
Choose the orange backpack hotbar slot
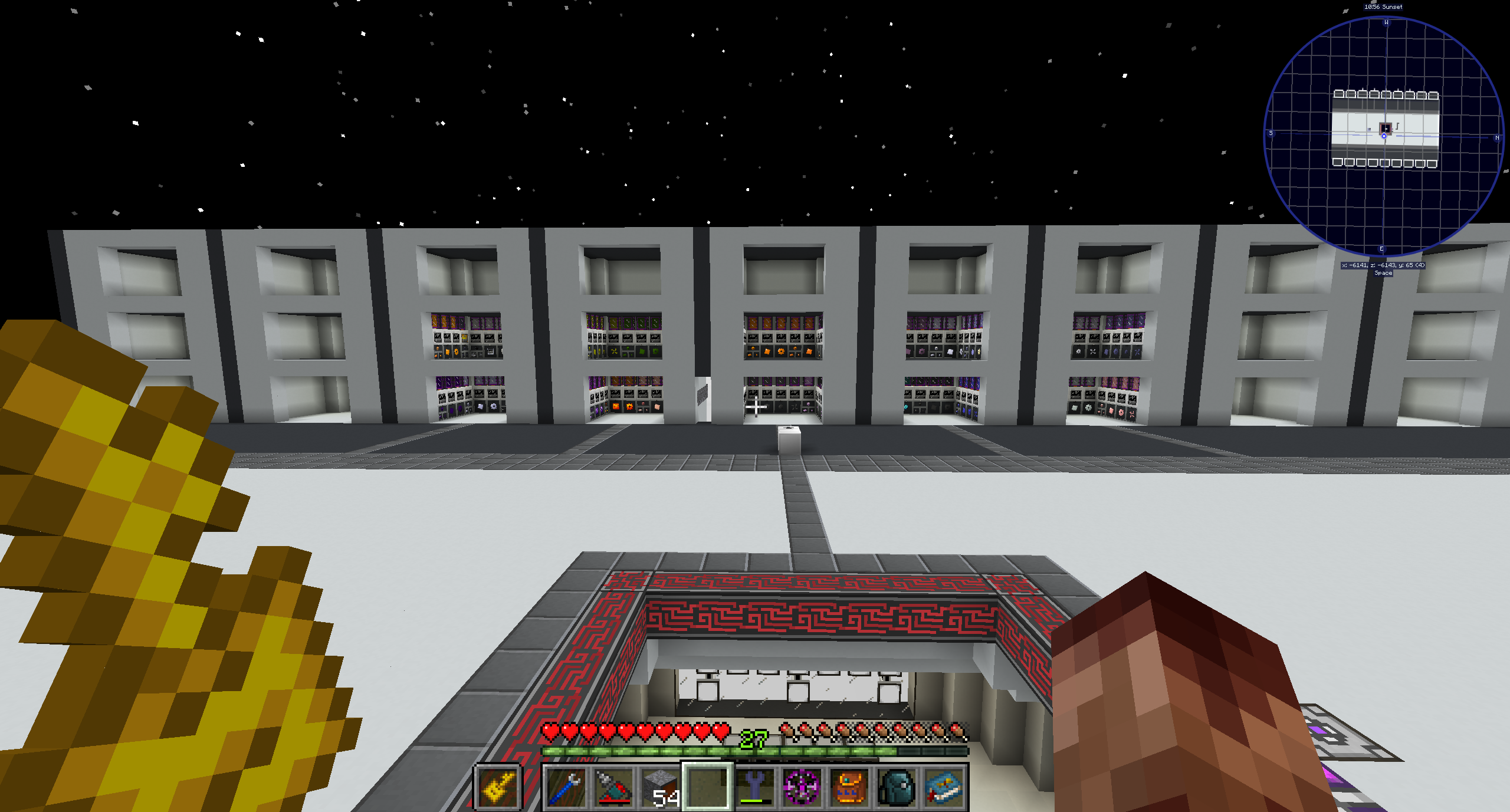(x=849, y=787)
